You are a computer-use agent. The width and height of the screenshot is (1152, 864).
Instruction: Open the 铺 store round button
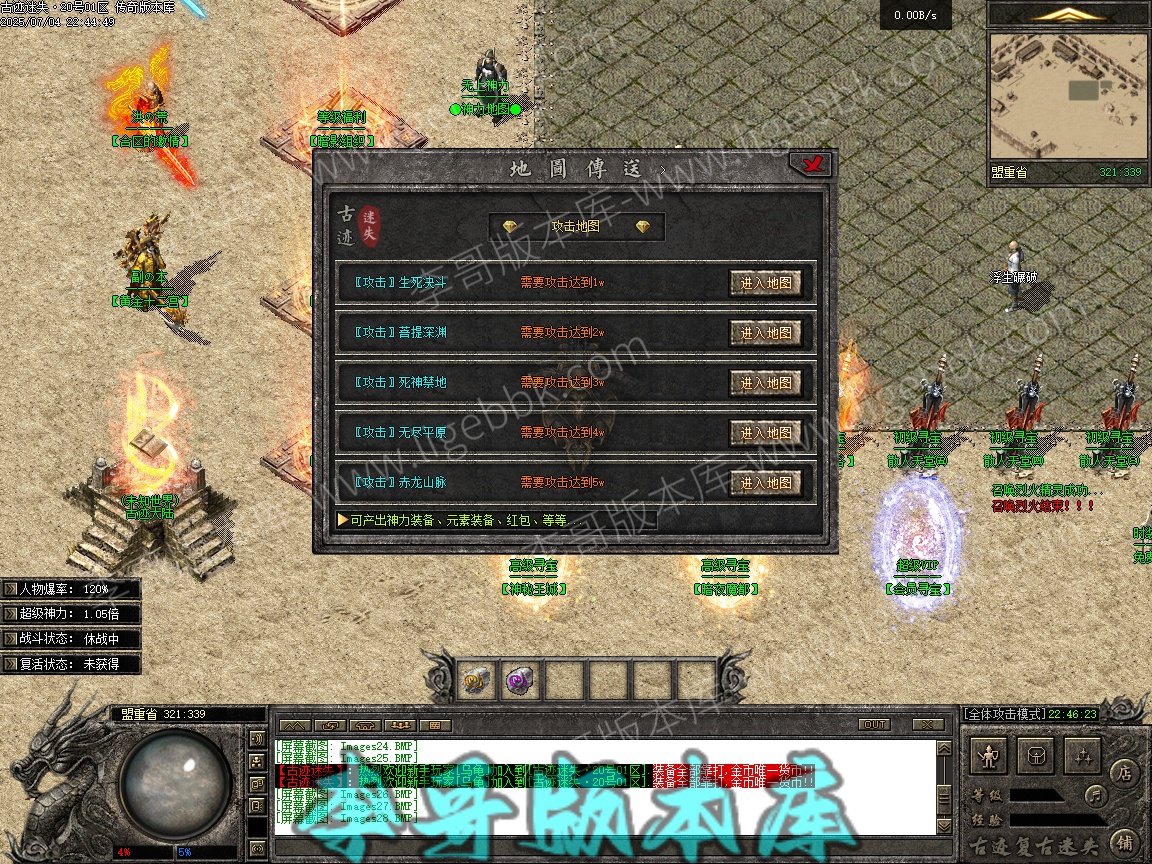coord(1124,841)
